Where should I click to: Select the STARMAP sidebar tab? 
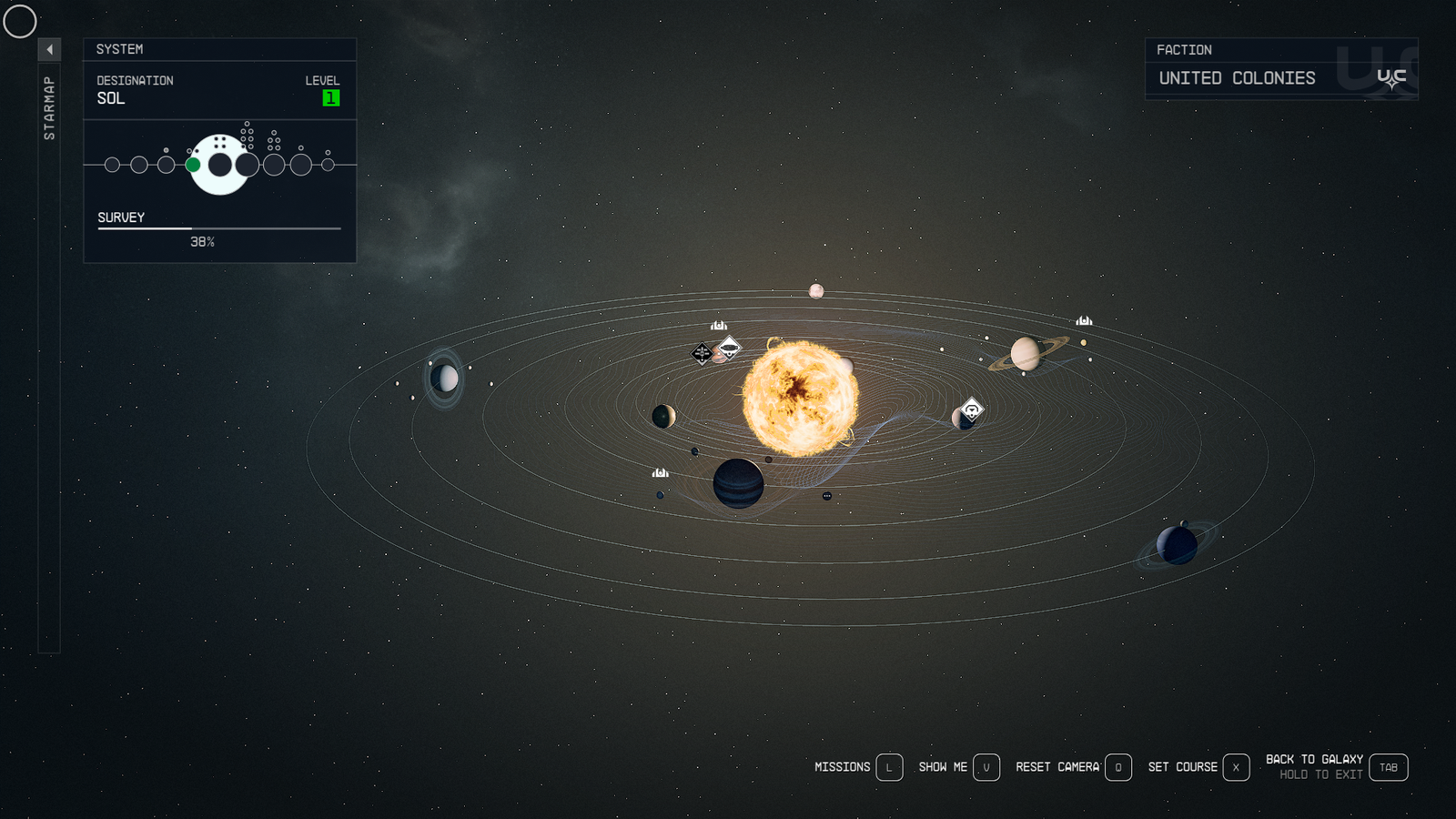click(50, 109)
